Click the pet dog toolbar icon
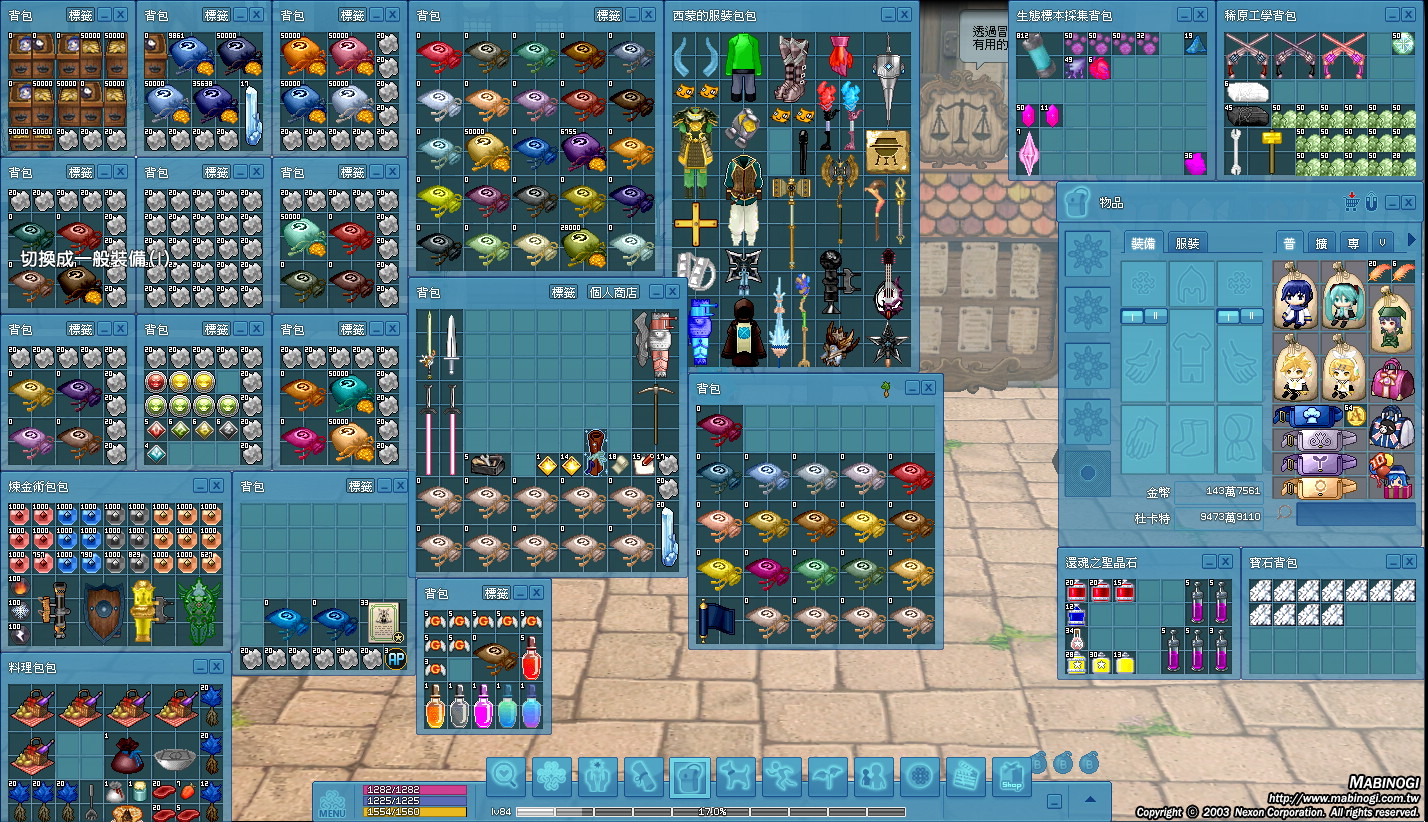Image resolution: width=1428 pixels, height=822 pixels. coord(736,777)
